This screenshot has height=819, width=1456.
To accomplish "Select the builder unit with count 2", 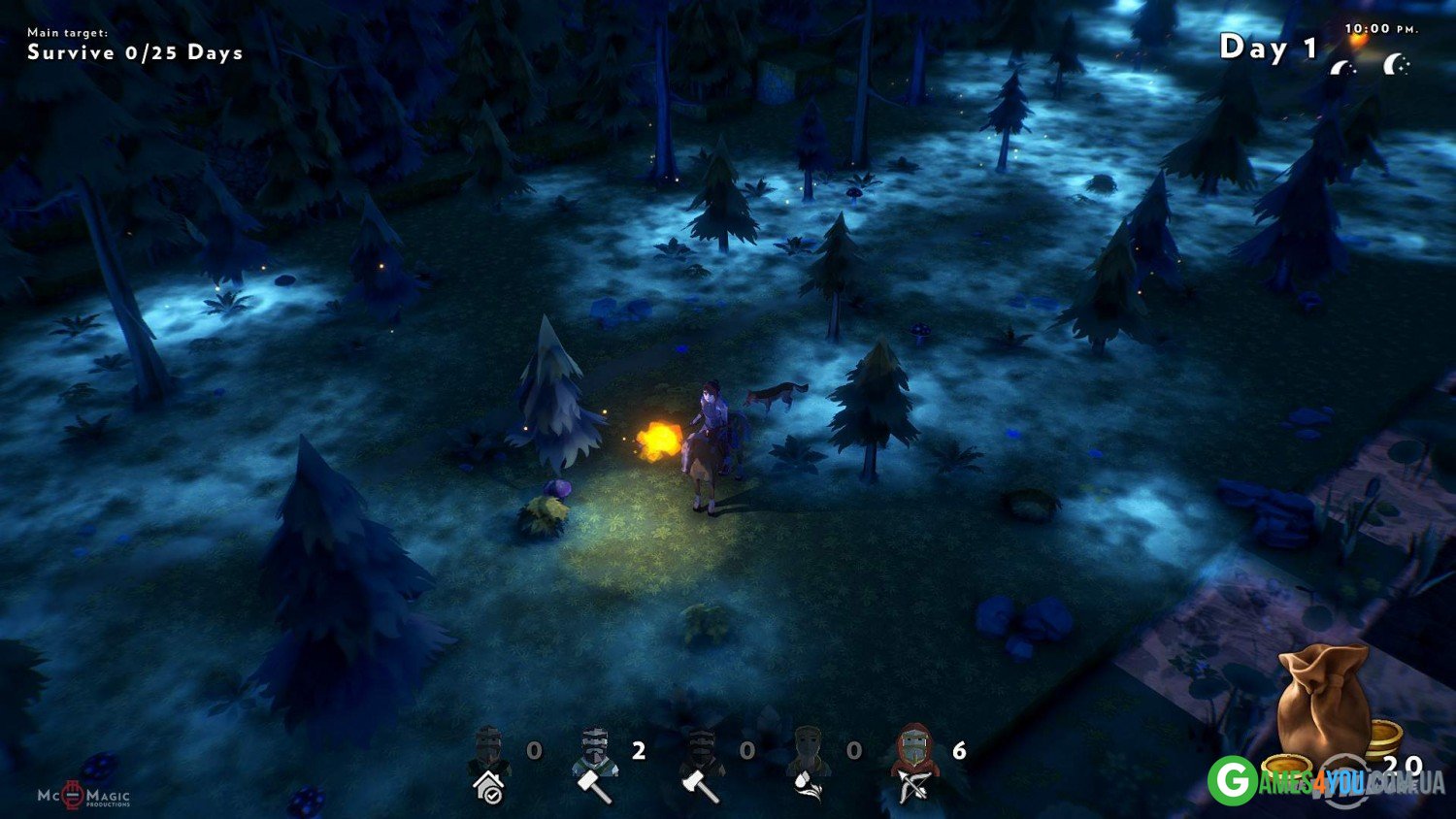I will pyautogui.click(x=595, y=764).
